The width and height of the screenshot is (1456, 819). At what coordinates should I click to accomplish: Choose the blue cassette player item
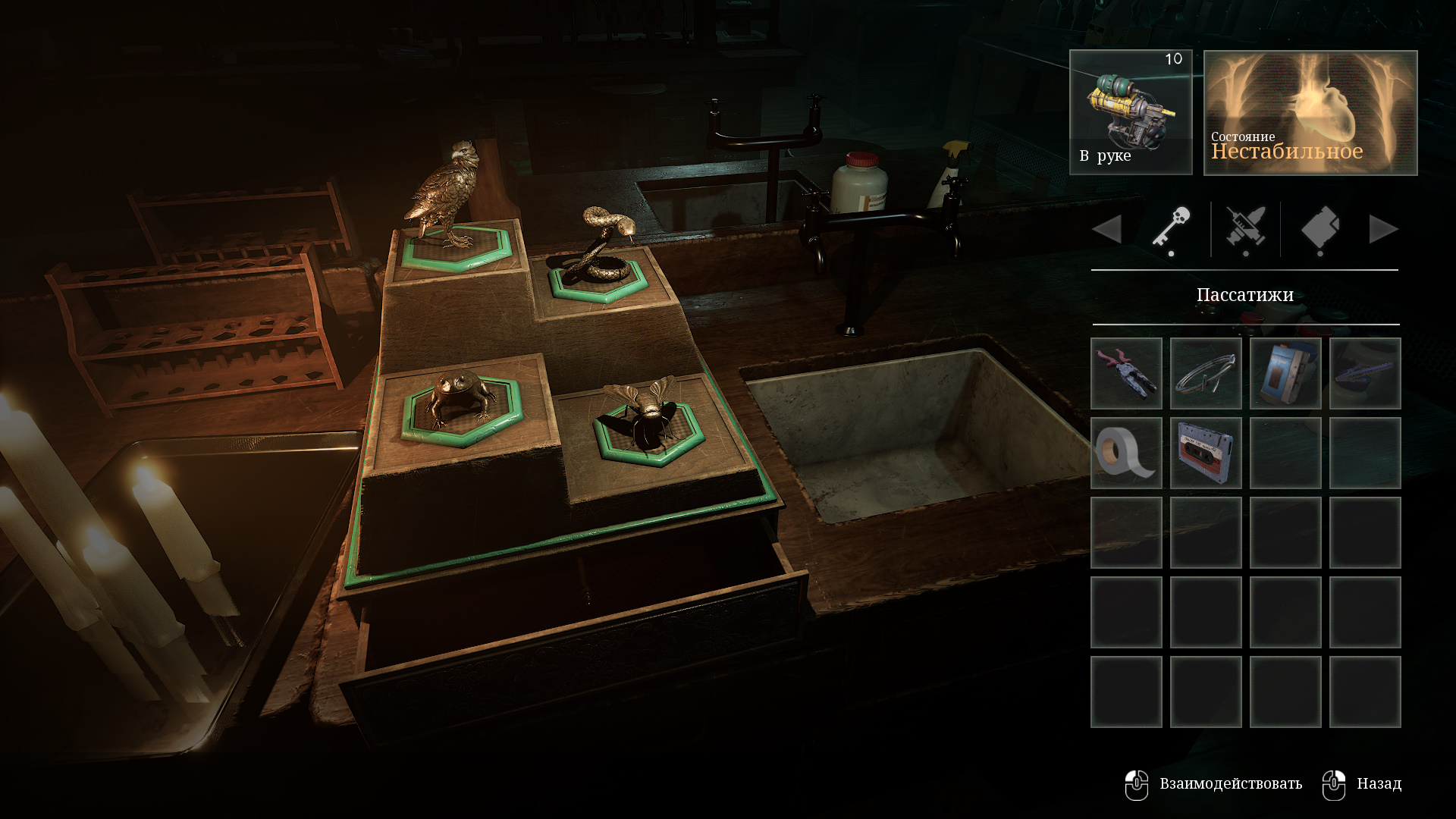[x=1285, y=374]
